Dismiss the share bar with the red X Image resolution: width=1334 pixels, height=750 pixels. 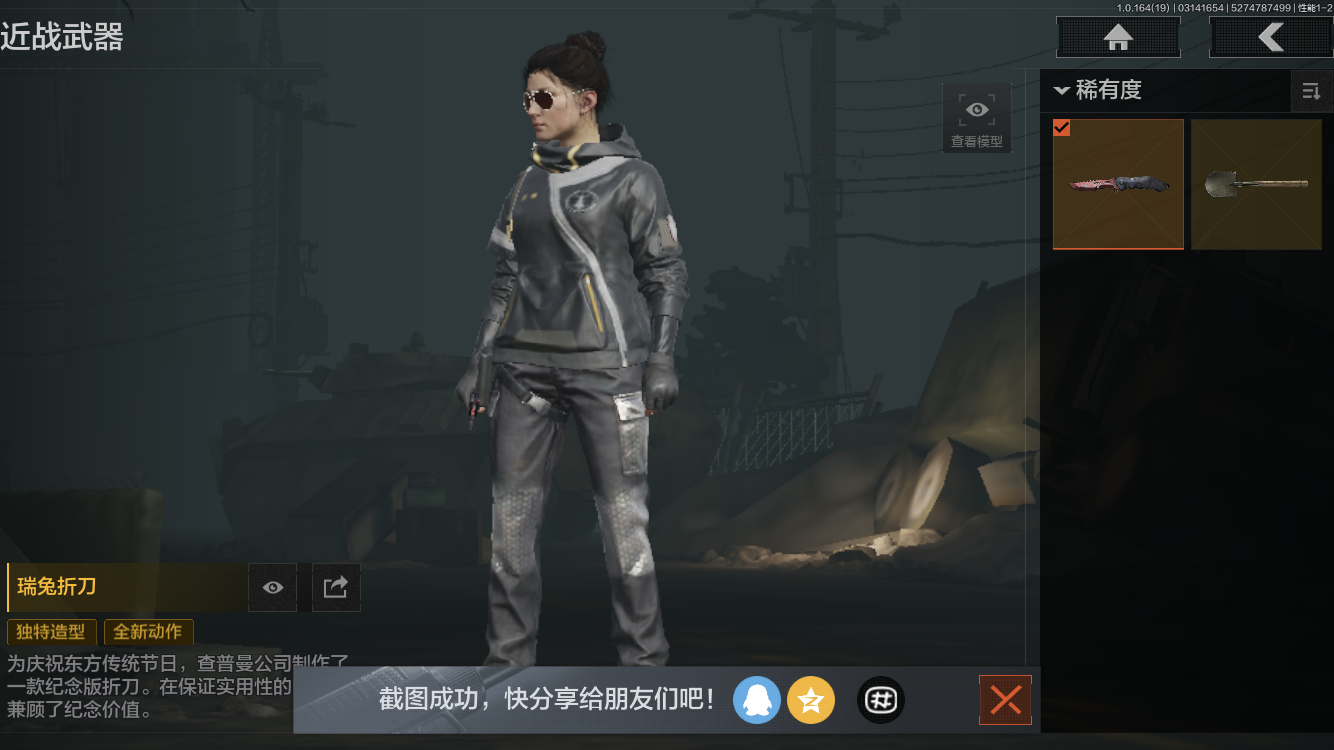point(1005,700)
